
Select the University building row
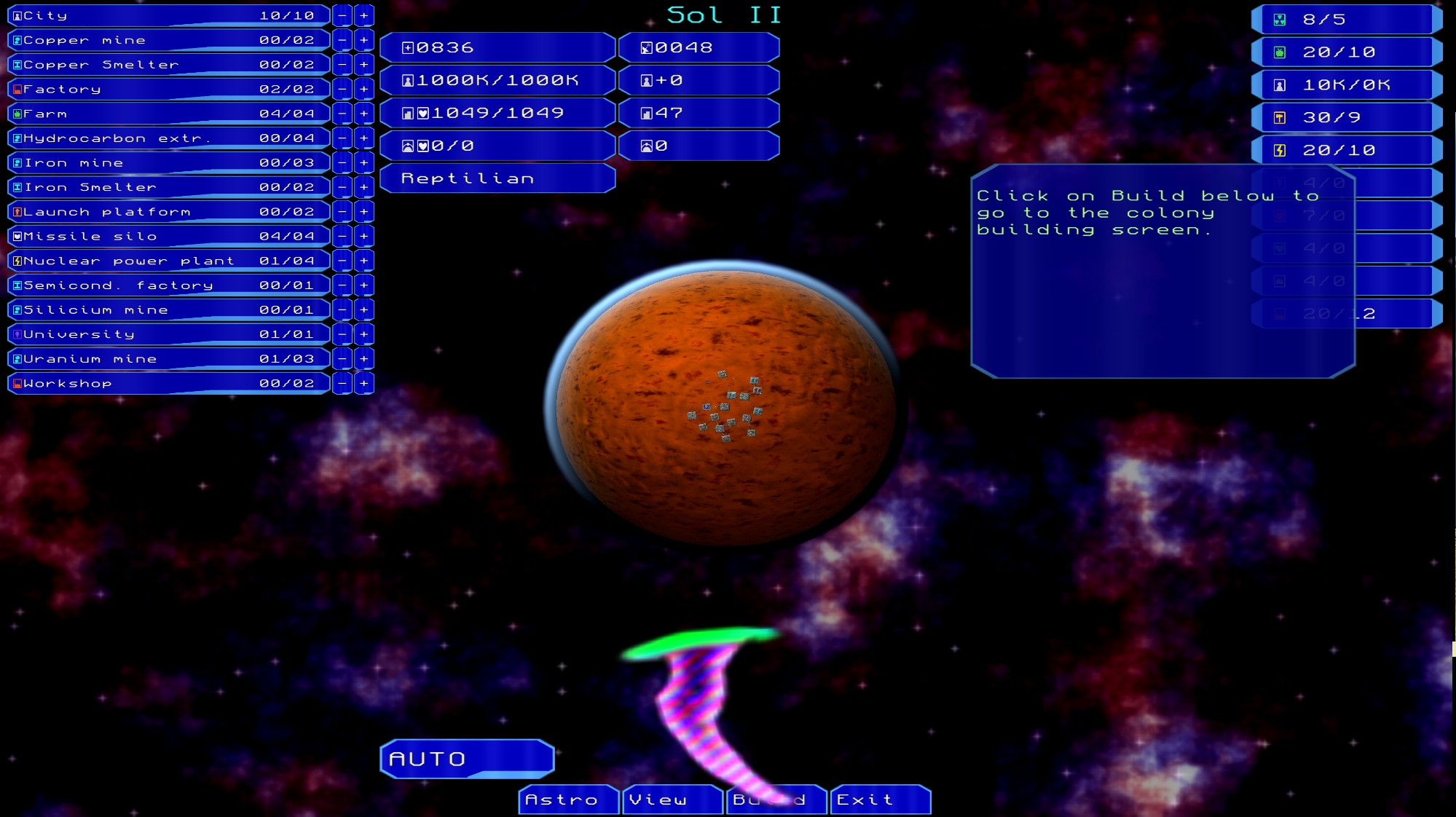pos(168,334)
